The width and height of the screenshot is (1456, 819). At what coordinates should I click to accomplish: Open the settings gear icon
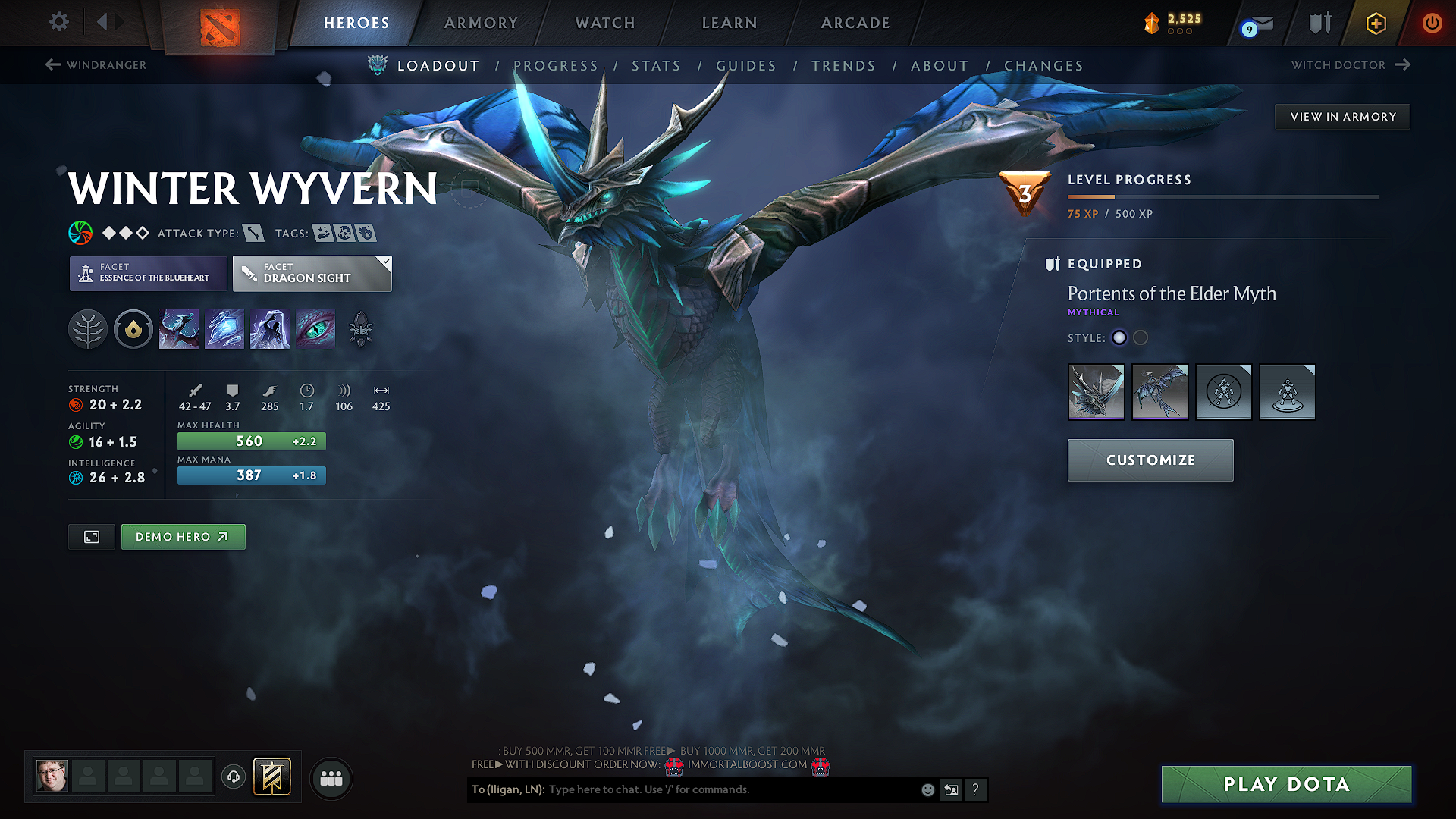[x=58, y=22]
